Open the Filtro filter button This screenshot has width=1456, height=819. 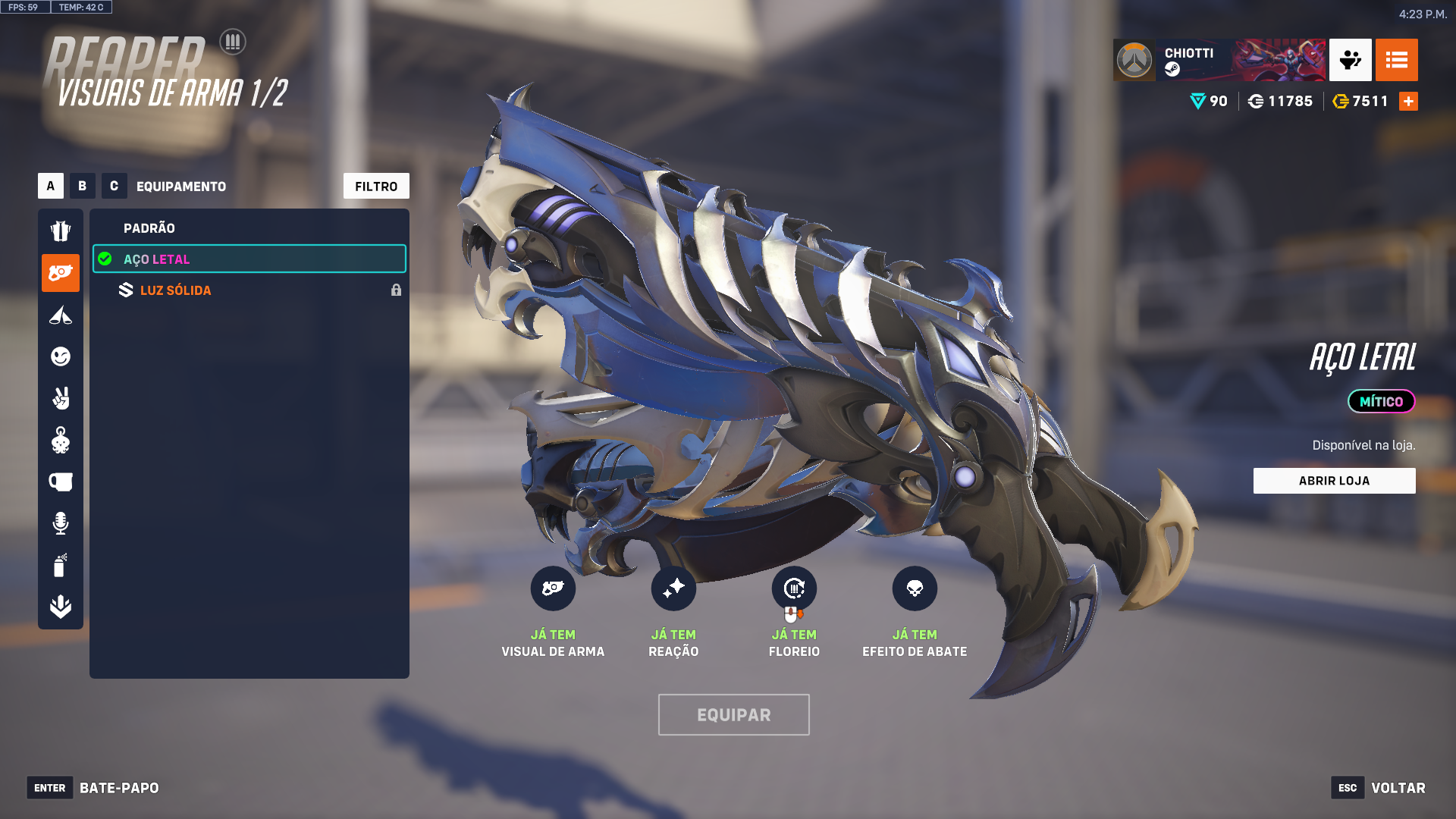(376, 186)
